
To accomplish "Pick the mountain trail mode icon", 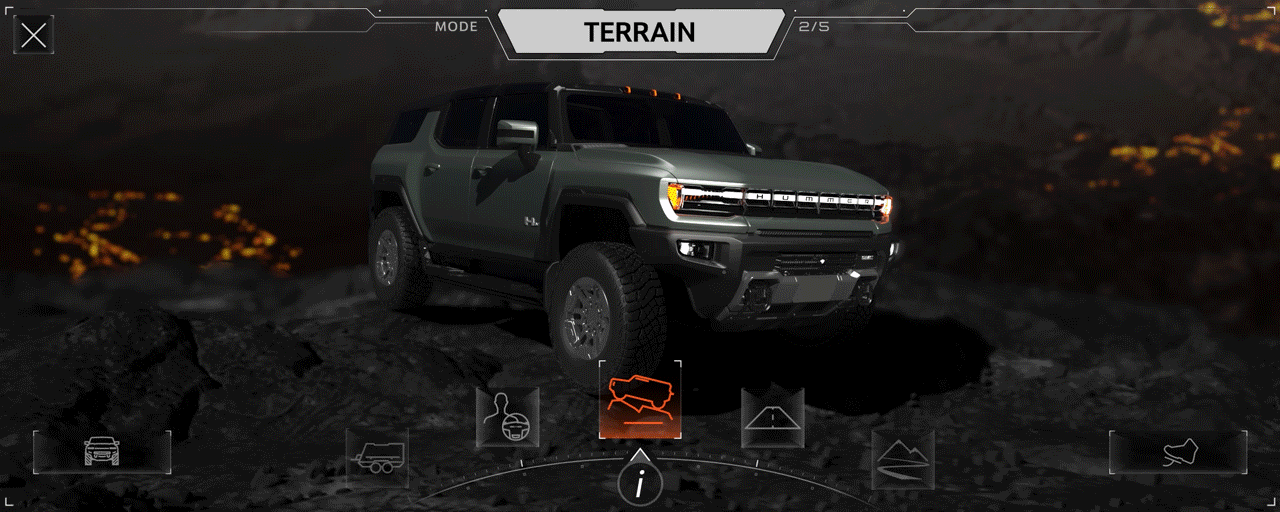I will click(x=903, y=460).
